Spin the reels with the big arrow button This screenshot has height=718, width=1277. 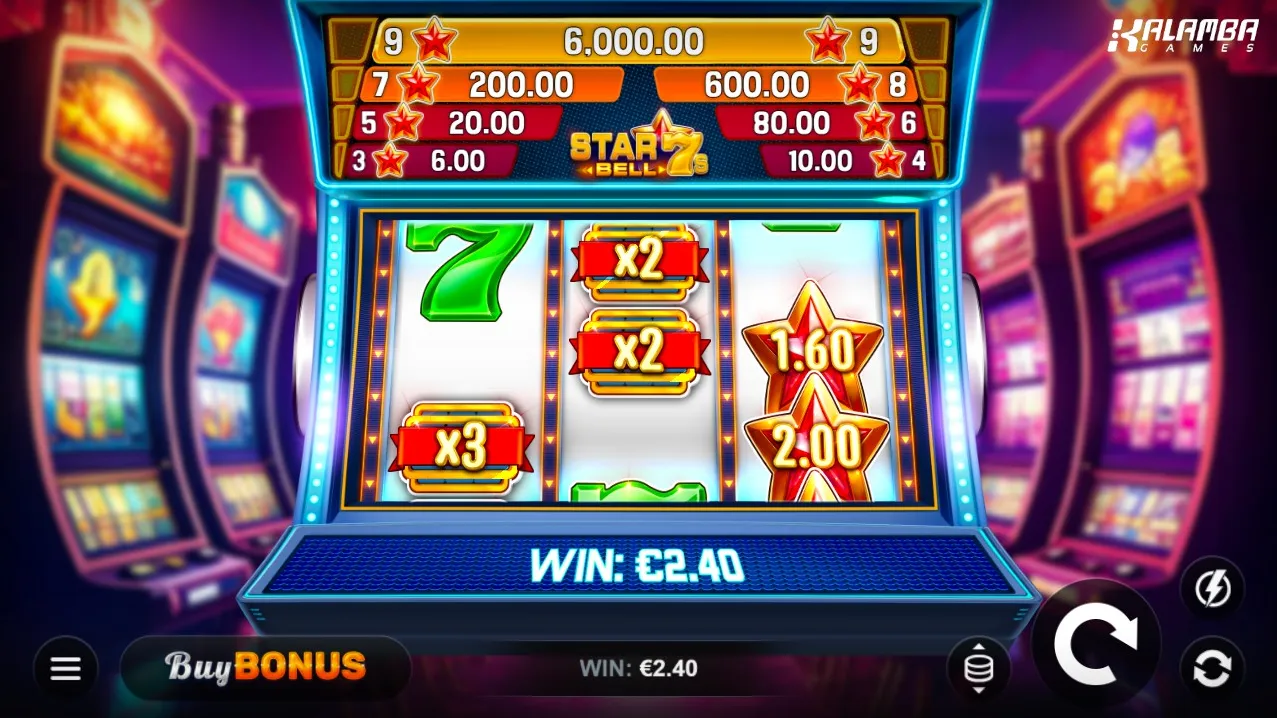click(1096, 644)
